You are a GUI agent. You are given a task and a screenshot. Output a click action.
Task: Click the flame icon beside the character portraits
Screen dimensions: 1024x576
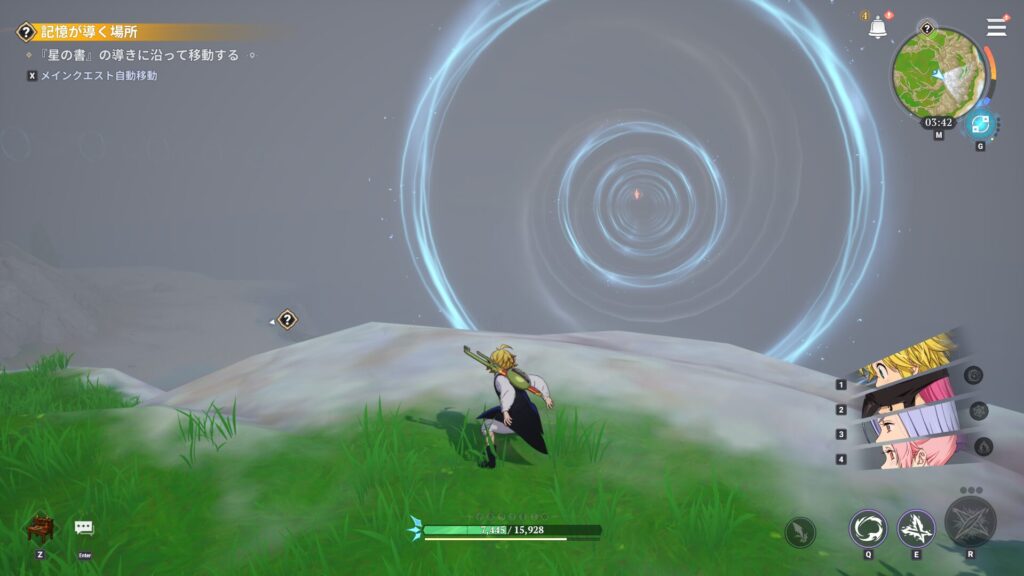(x=983, y=446)
